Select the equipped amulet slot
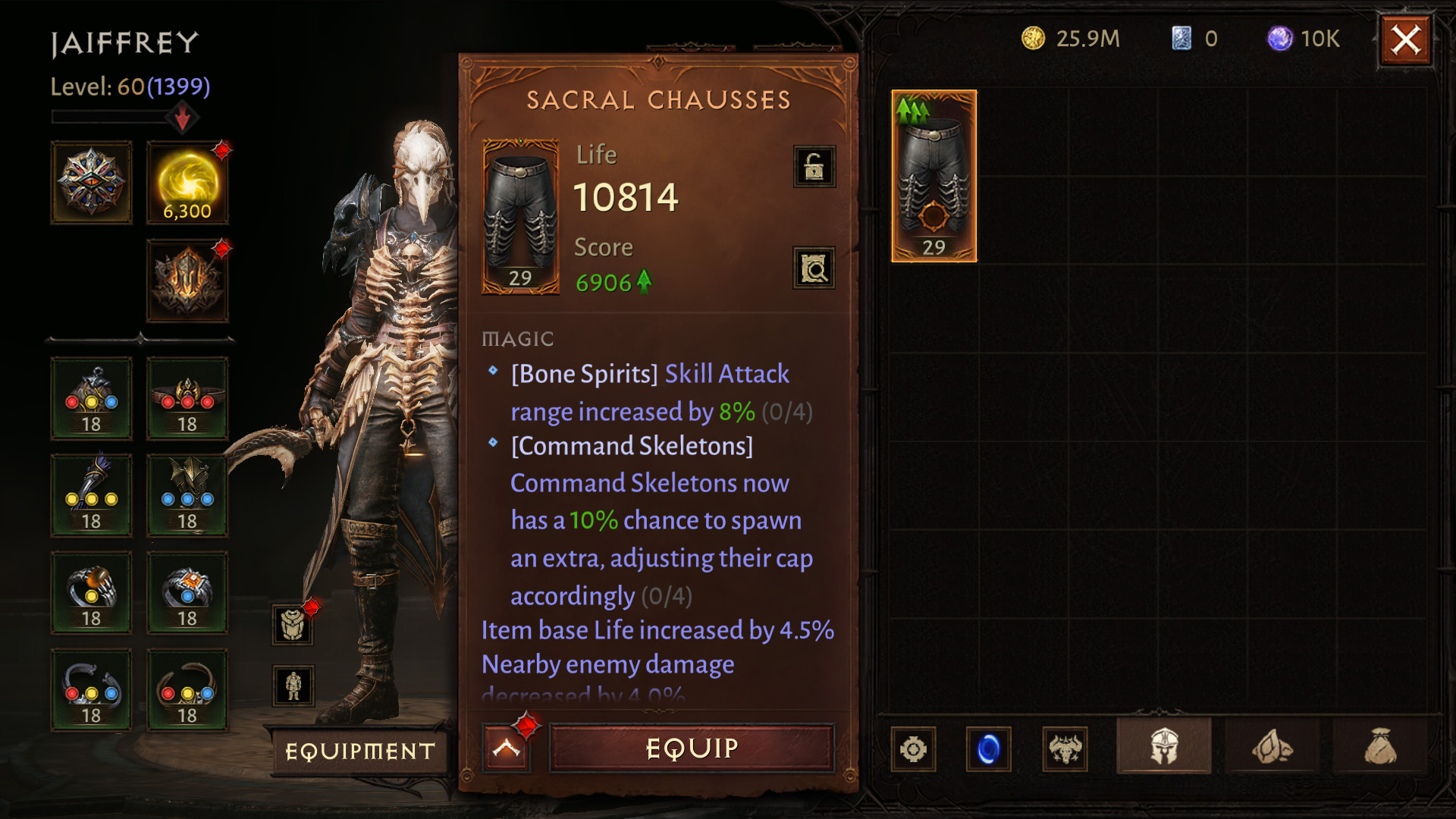The height and width of the screenshot is (819, 1456). (91, 398)
